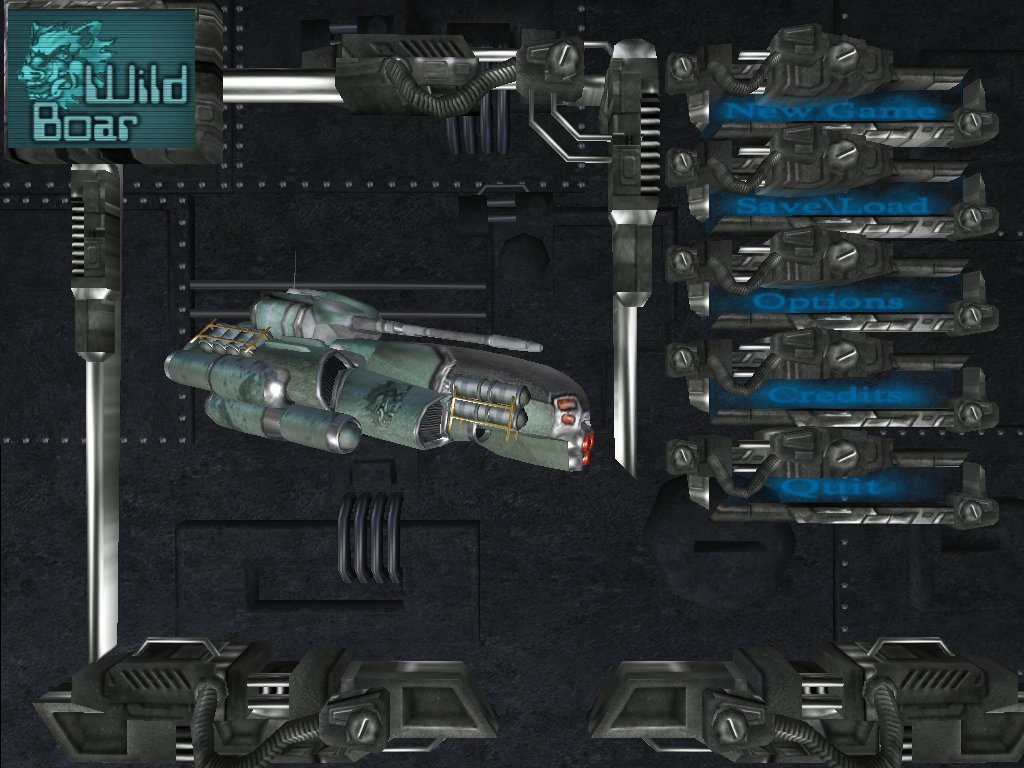1024x768 pixels.
Task: Open the Options menu
Action: coord(829,301)
